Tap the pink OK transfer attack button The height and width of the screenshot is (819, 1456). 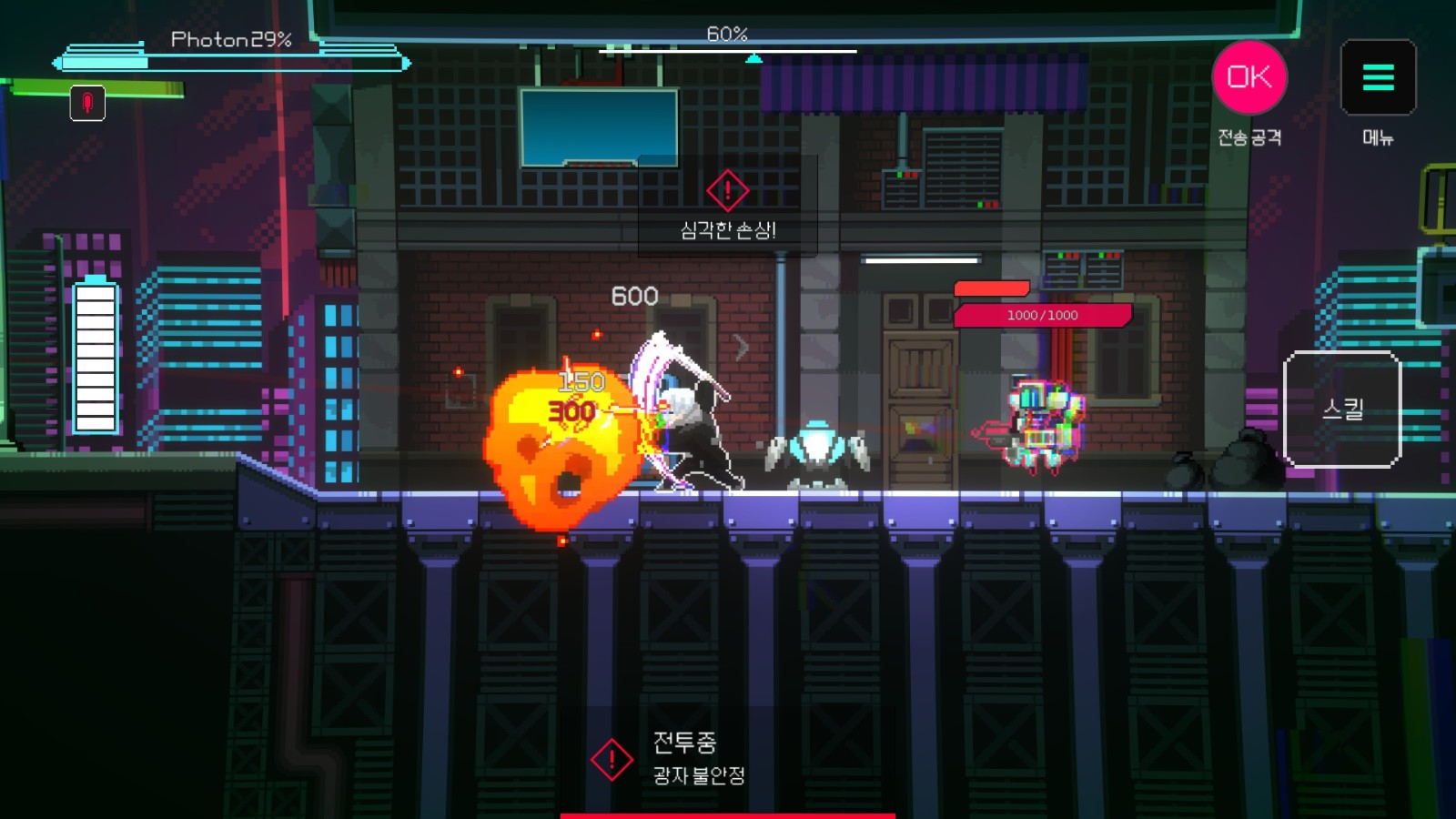click(1249, 77)
